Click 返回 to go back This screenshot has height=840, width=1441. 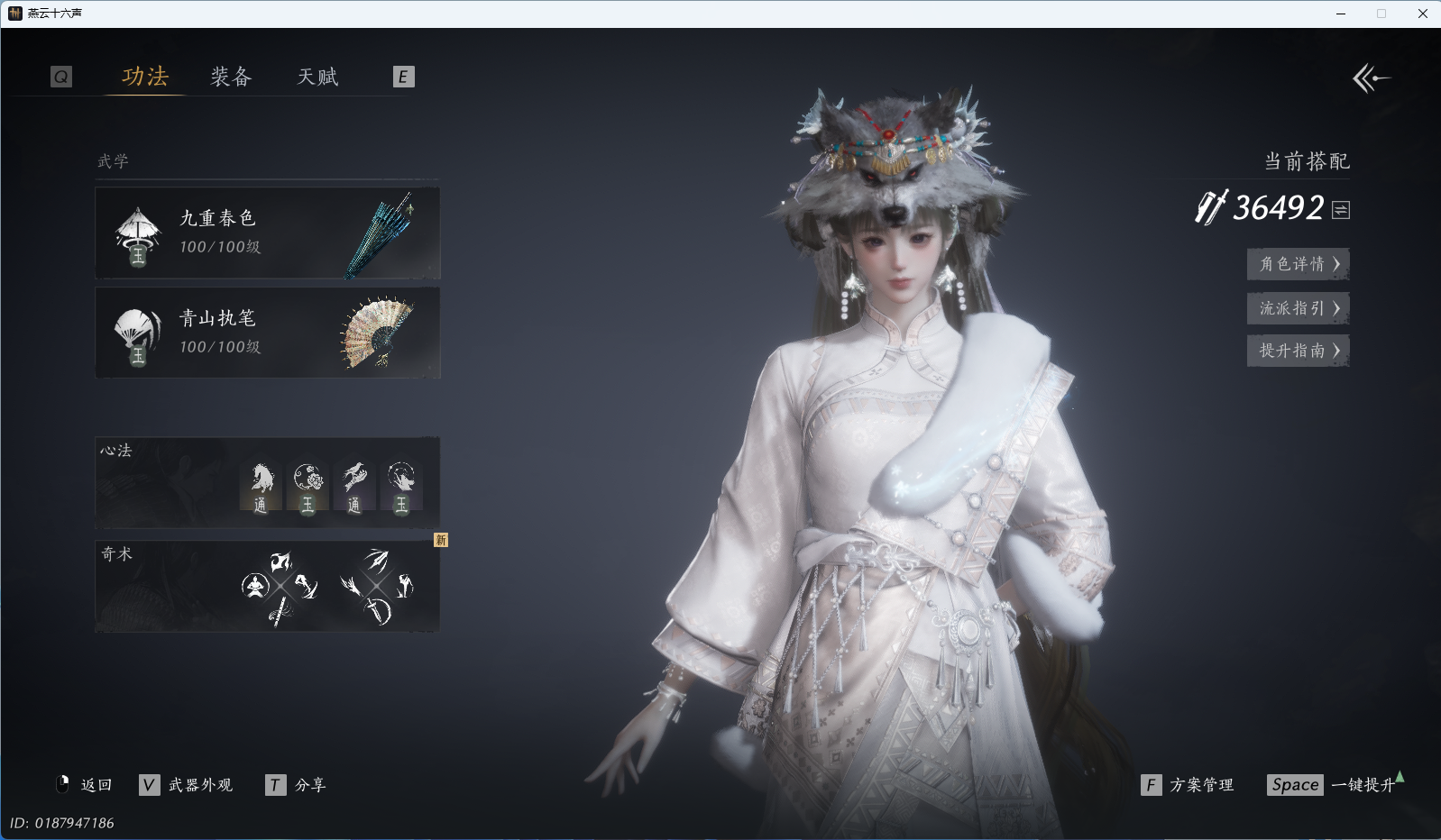85,785
